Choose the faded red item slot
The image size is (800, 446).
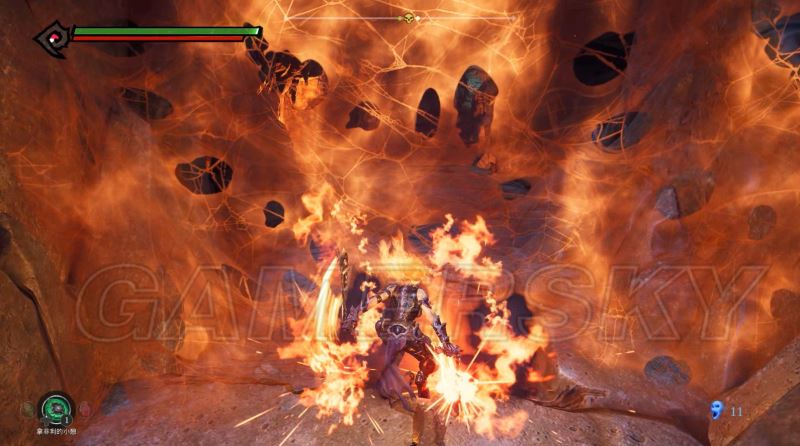(x=83, y=409)
